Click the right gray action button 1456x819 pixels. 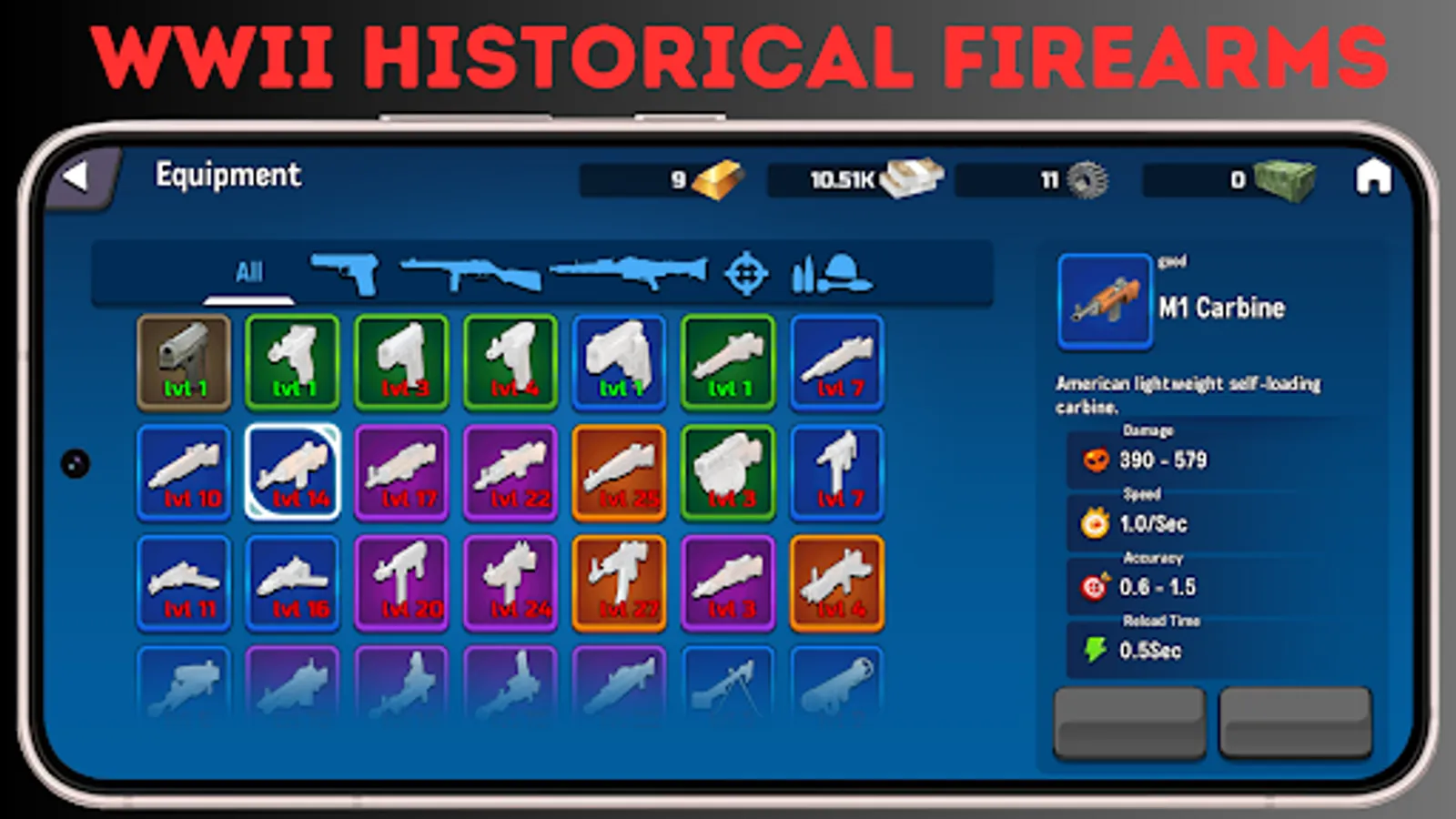coord(1296,723)
